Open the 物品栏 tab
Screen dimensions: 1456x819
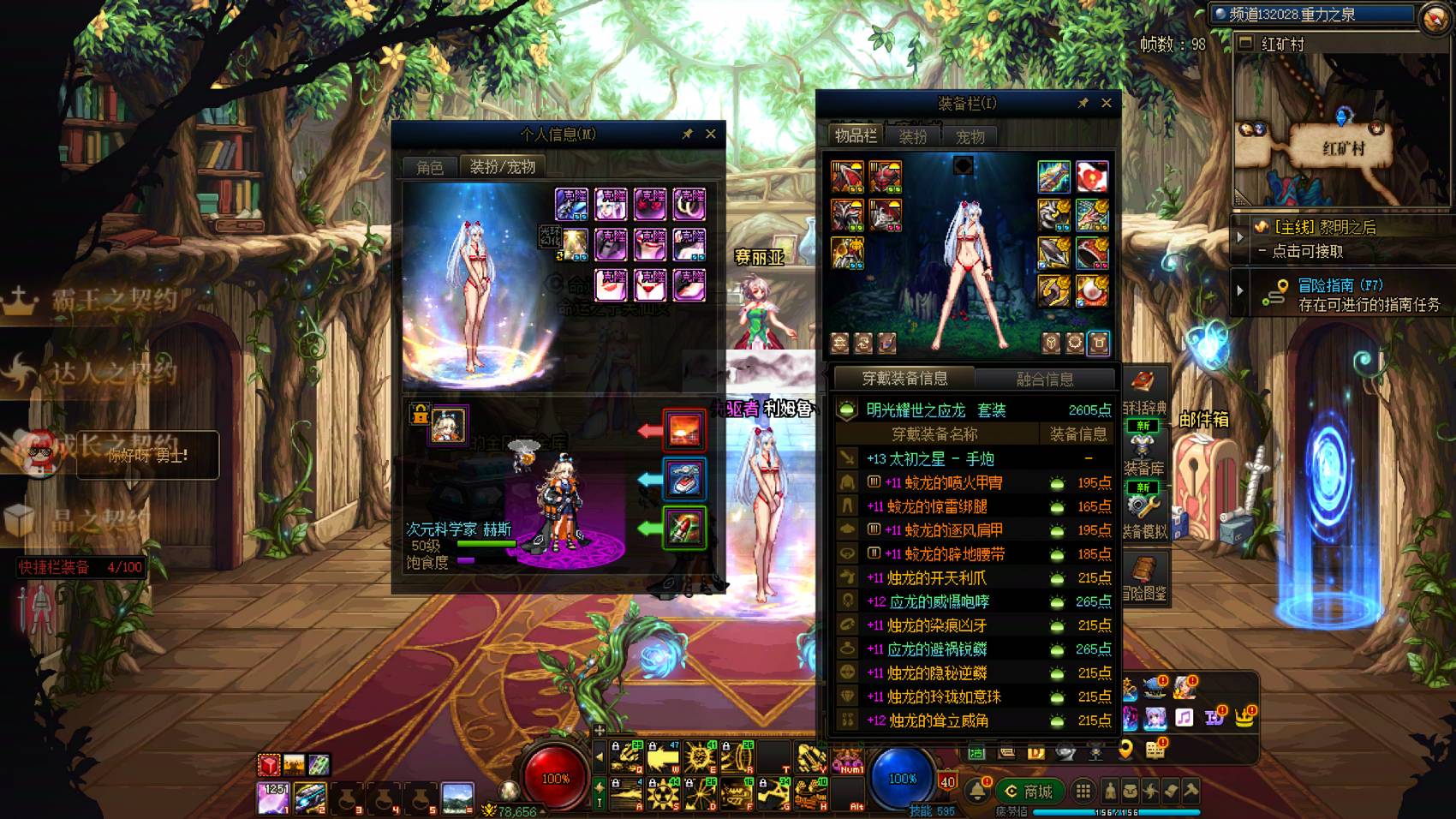[855, 136]
